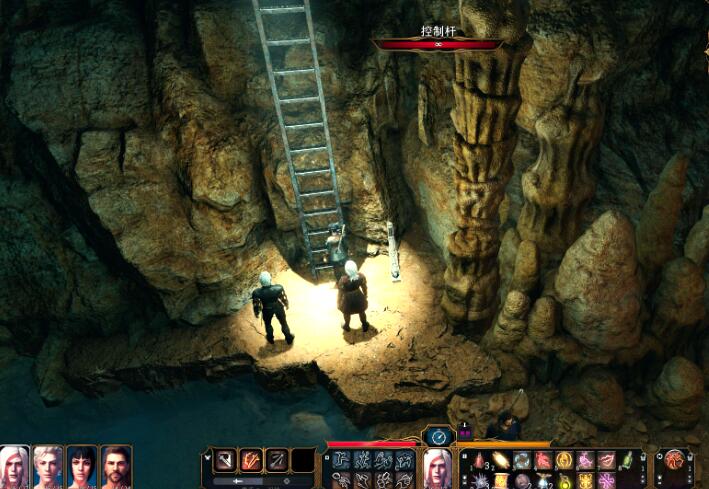This screenshot has height=489, width=709.
Task: Click the round compass turn button
Action: (x=438, y=436)
